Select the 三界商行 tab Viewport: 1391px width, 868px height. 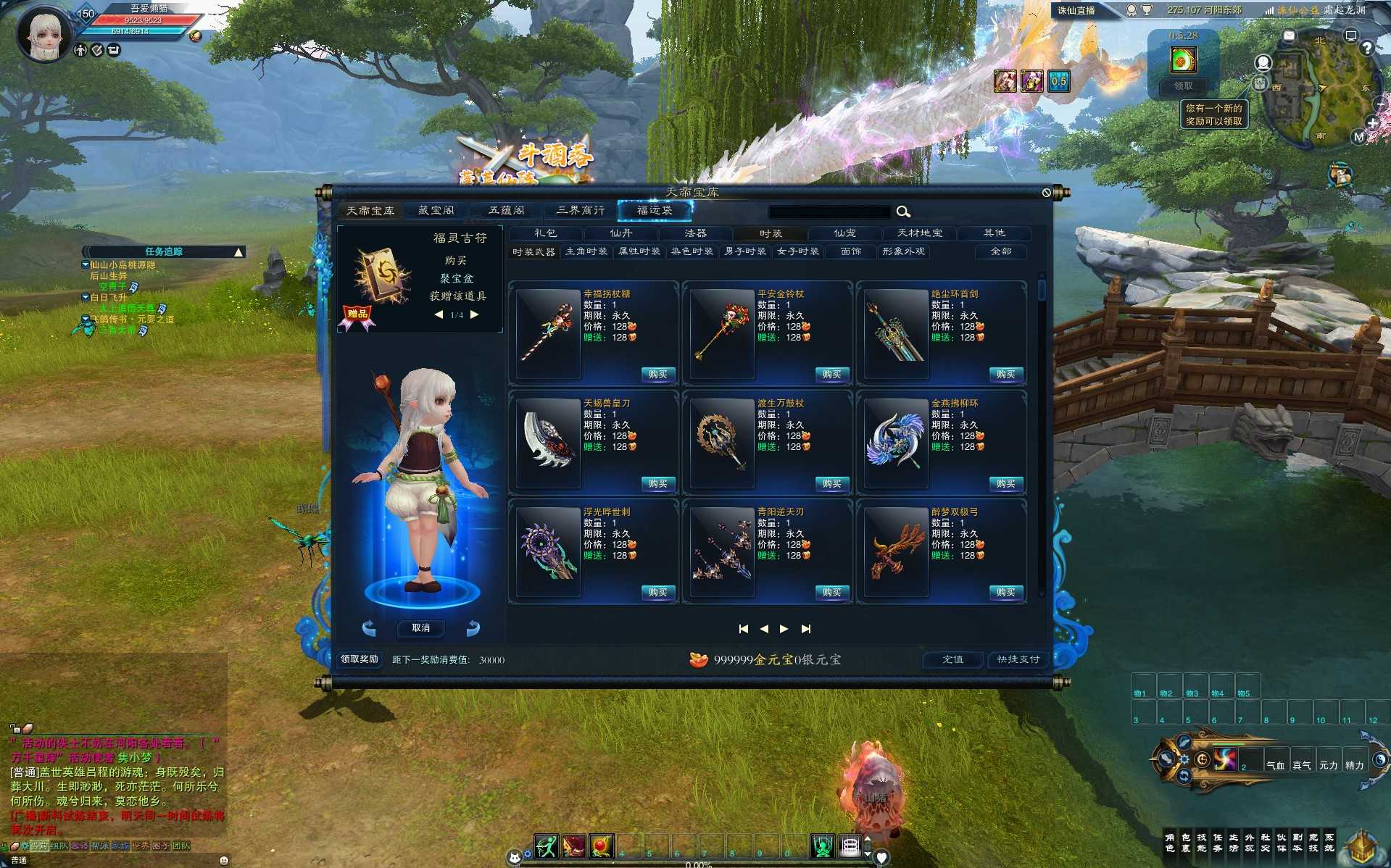click(x=580, y=210)
